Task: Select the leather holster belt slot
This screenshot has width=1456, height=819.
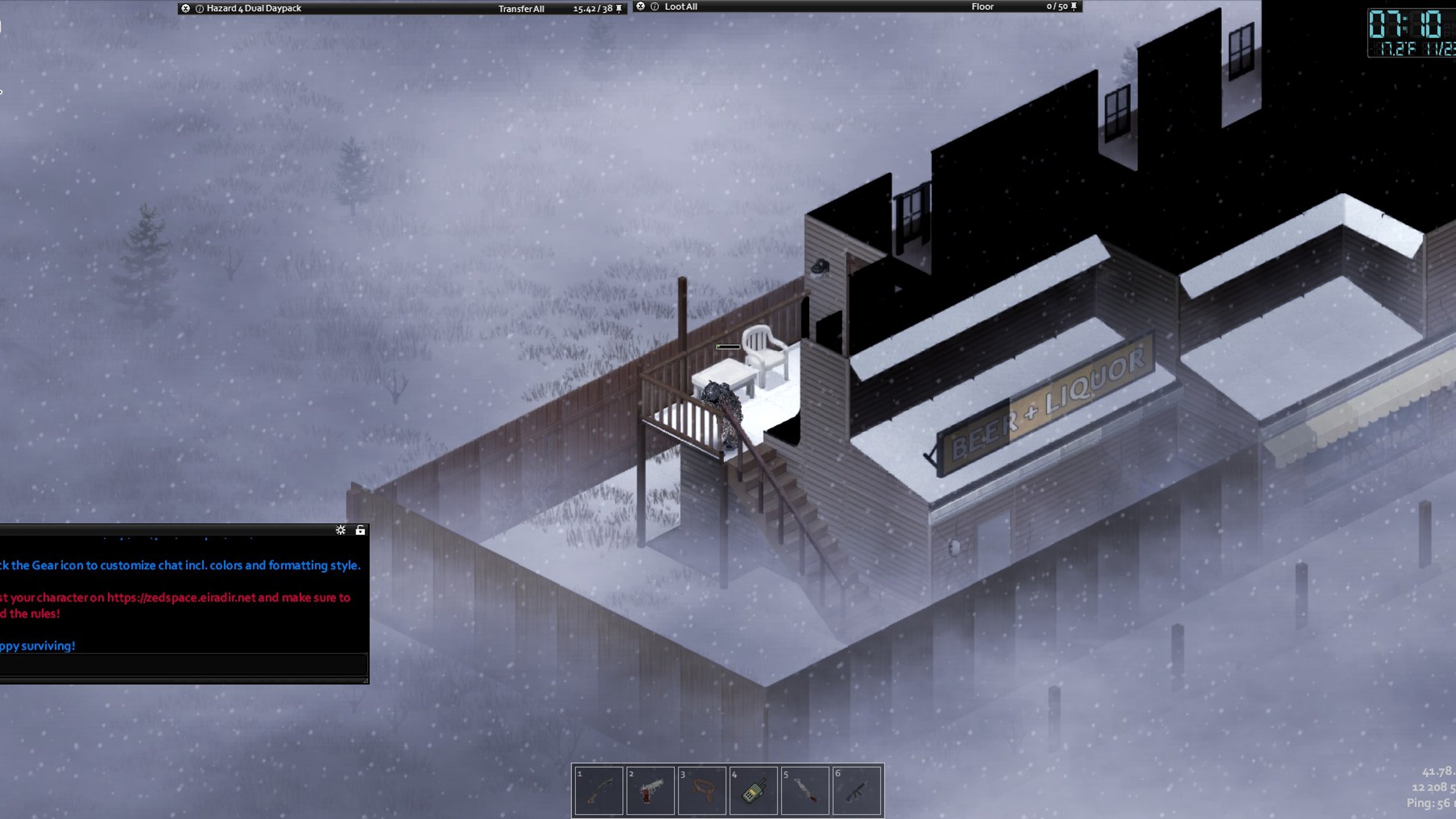Action: [701, 790]
